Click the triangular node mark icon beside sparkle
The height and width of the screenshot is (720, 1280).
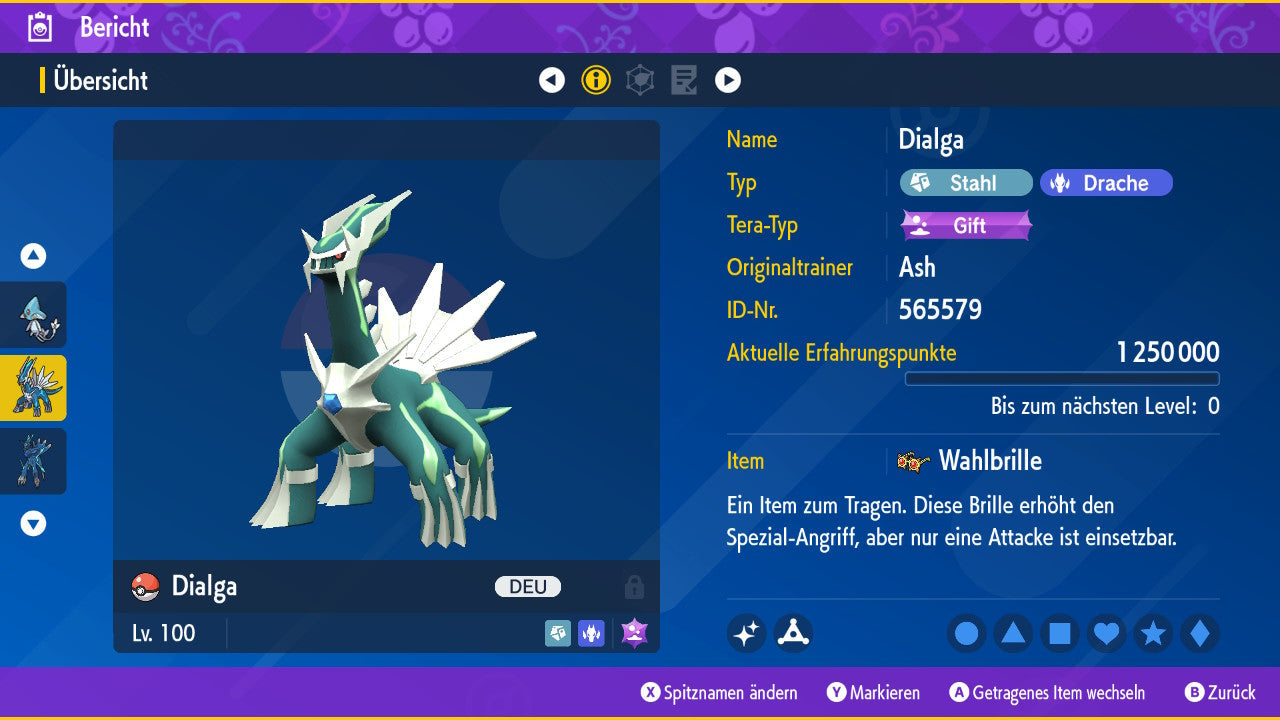[793, 633]
